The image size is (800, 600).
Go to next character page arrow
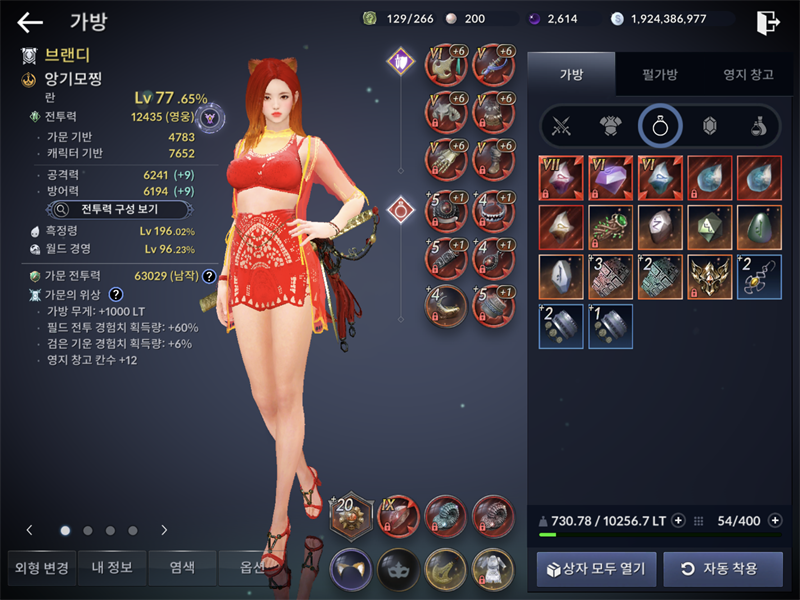pos(164,530)
